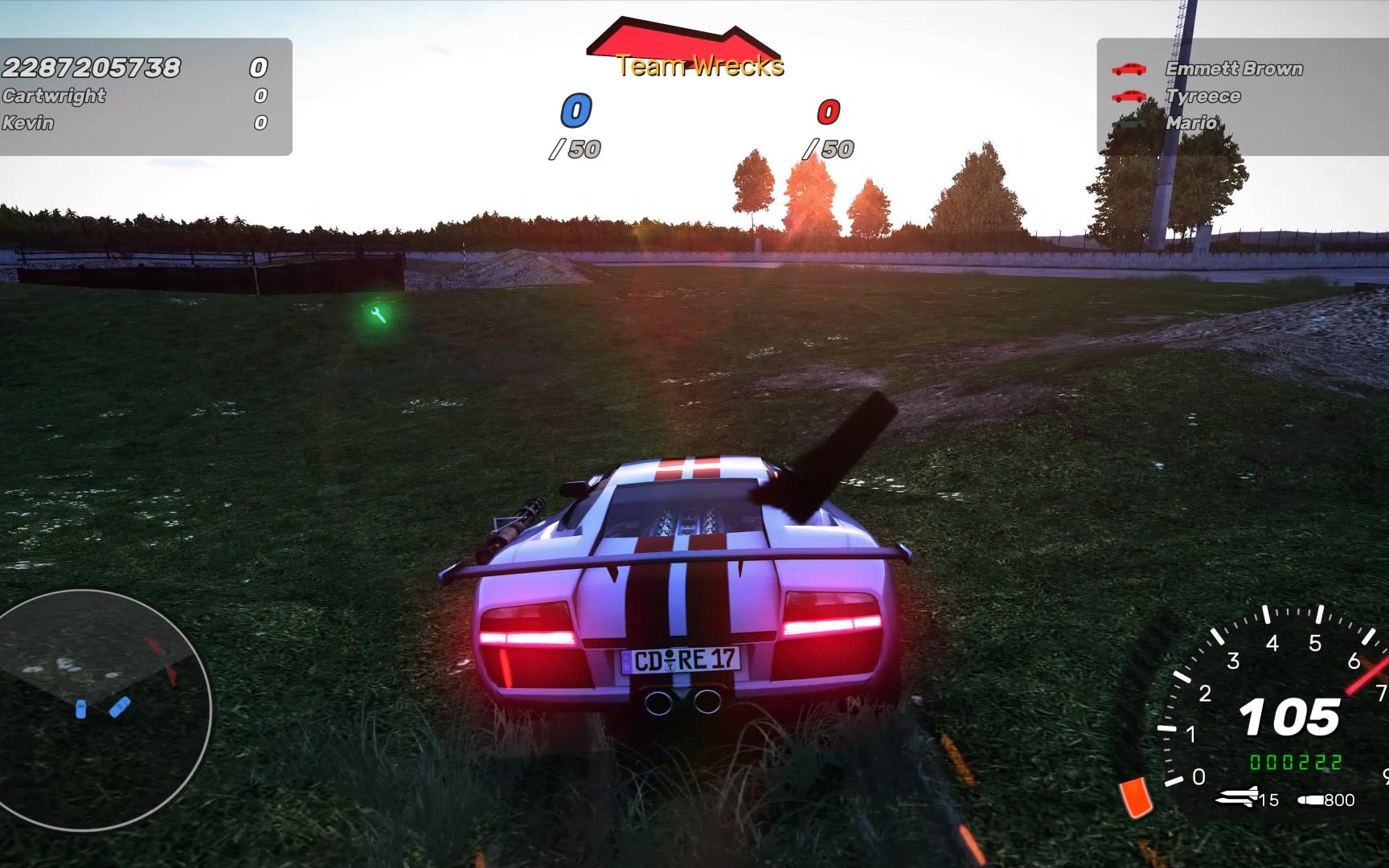This screenshot has height=868, width=1389.
Task: Select the missile weapon icon
Action: 1237,798
